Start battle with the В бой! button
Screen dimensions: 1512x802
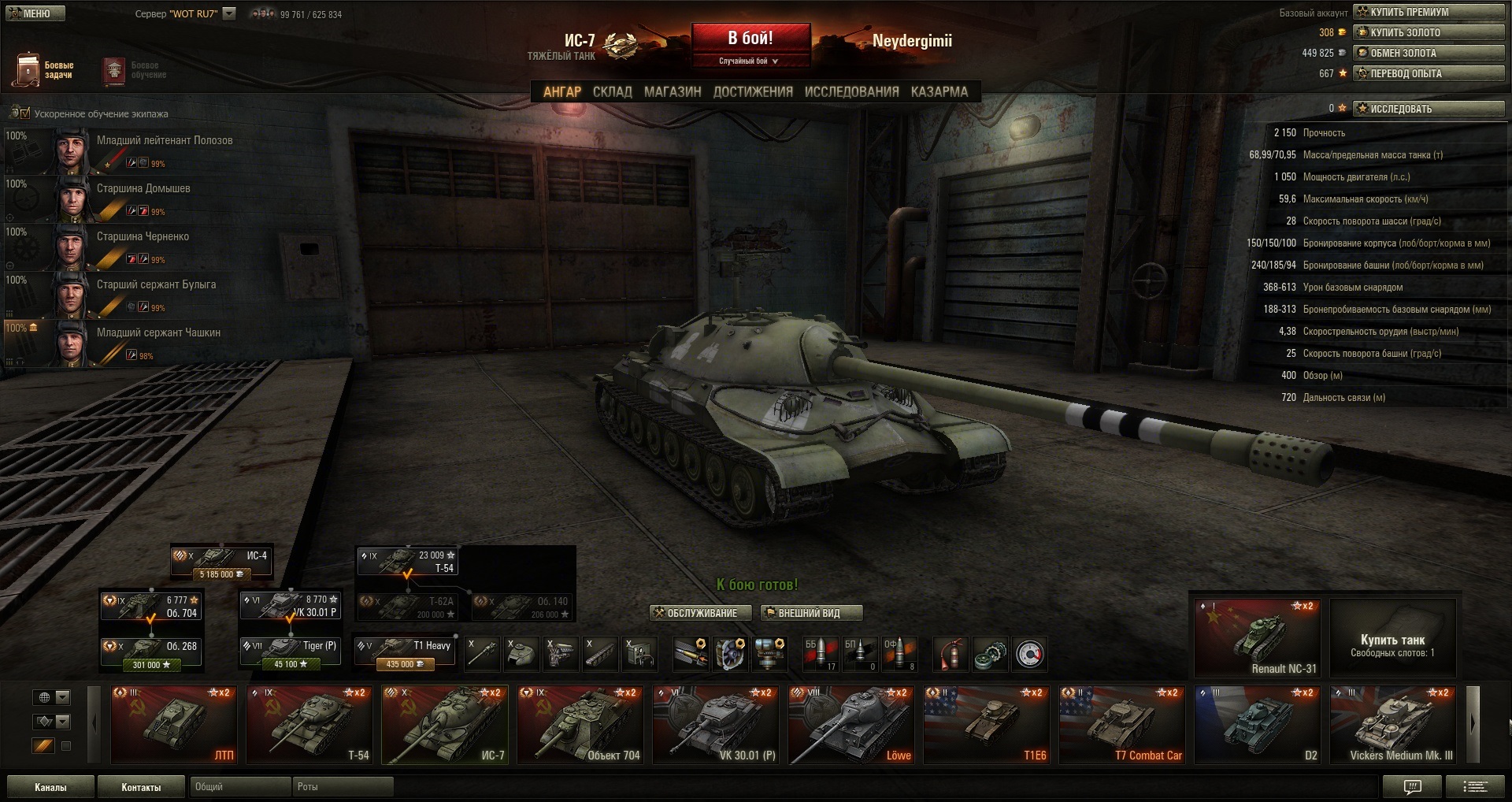(x=750, y=39)
